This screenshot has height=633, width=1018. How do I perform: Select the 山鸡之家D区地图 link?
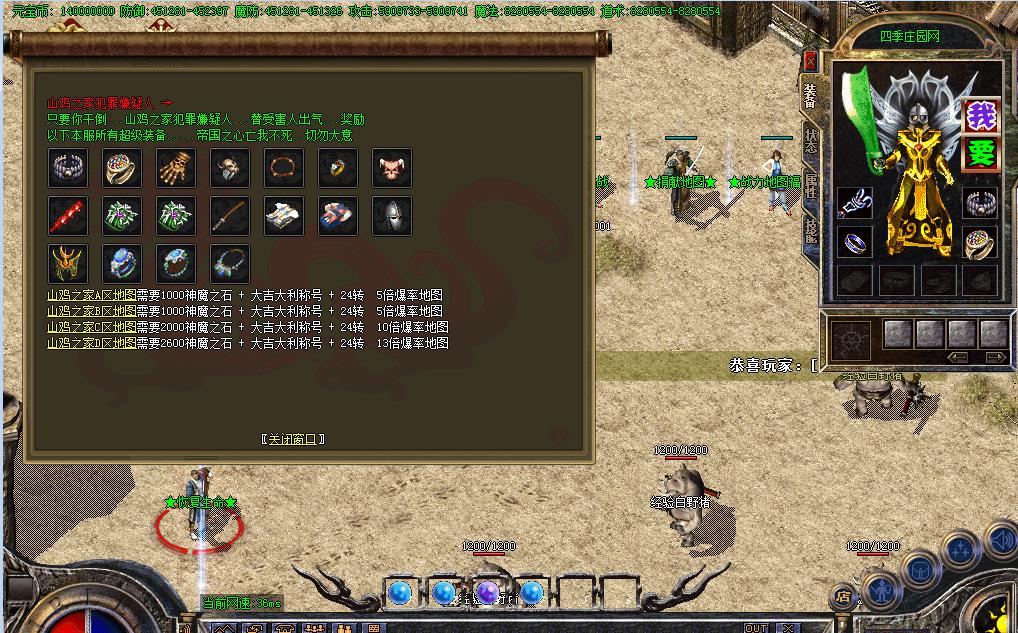tap(91, 343)
